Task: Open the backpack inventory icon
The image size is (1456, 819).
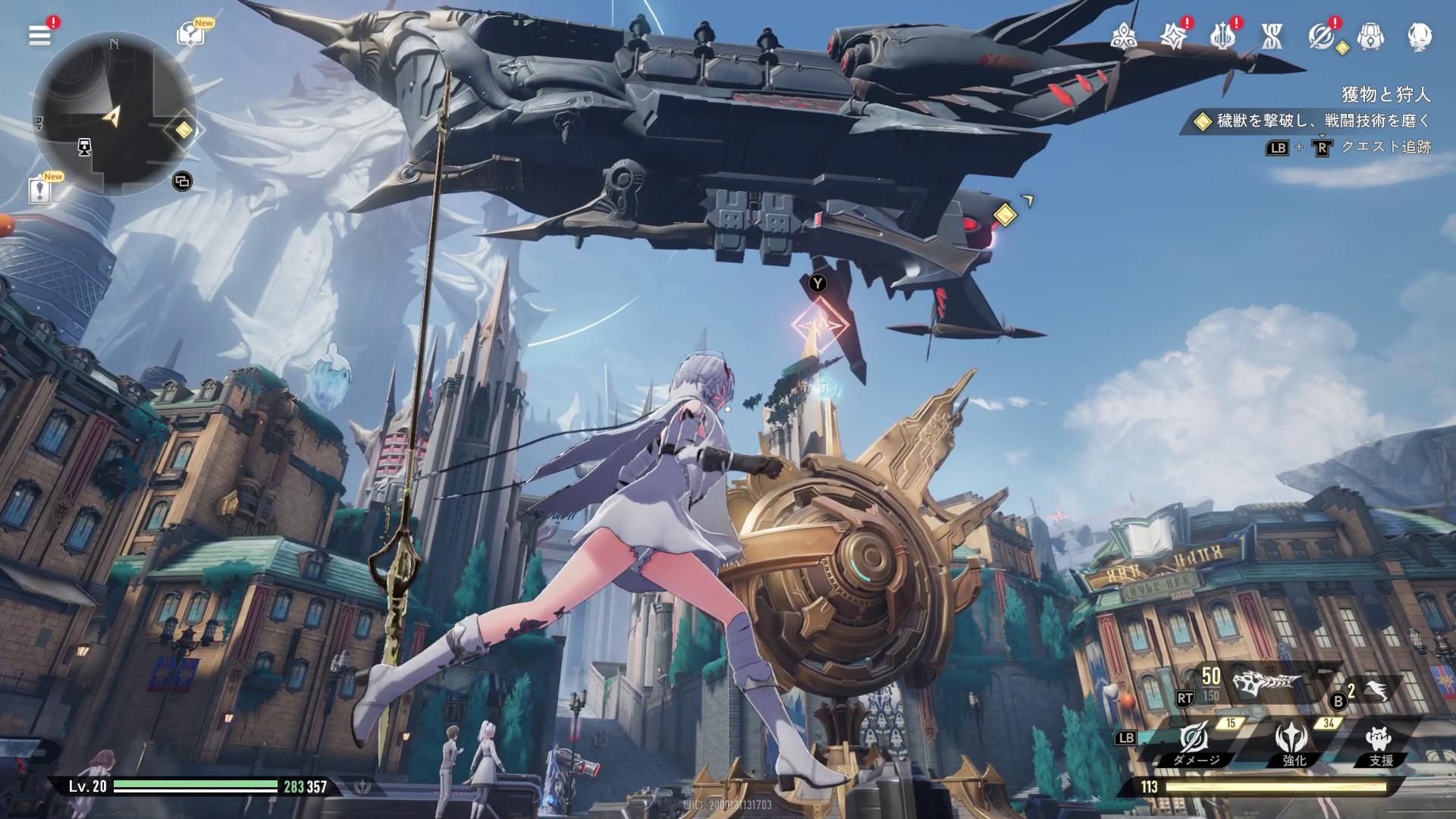Action: 1370,36
